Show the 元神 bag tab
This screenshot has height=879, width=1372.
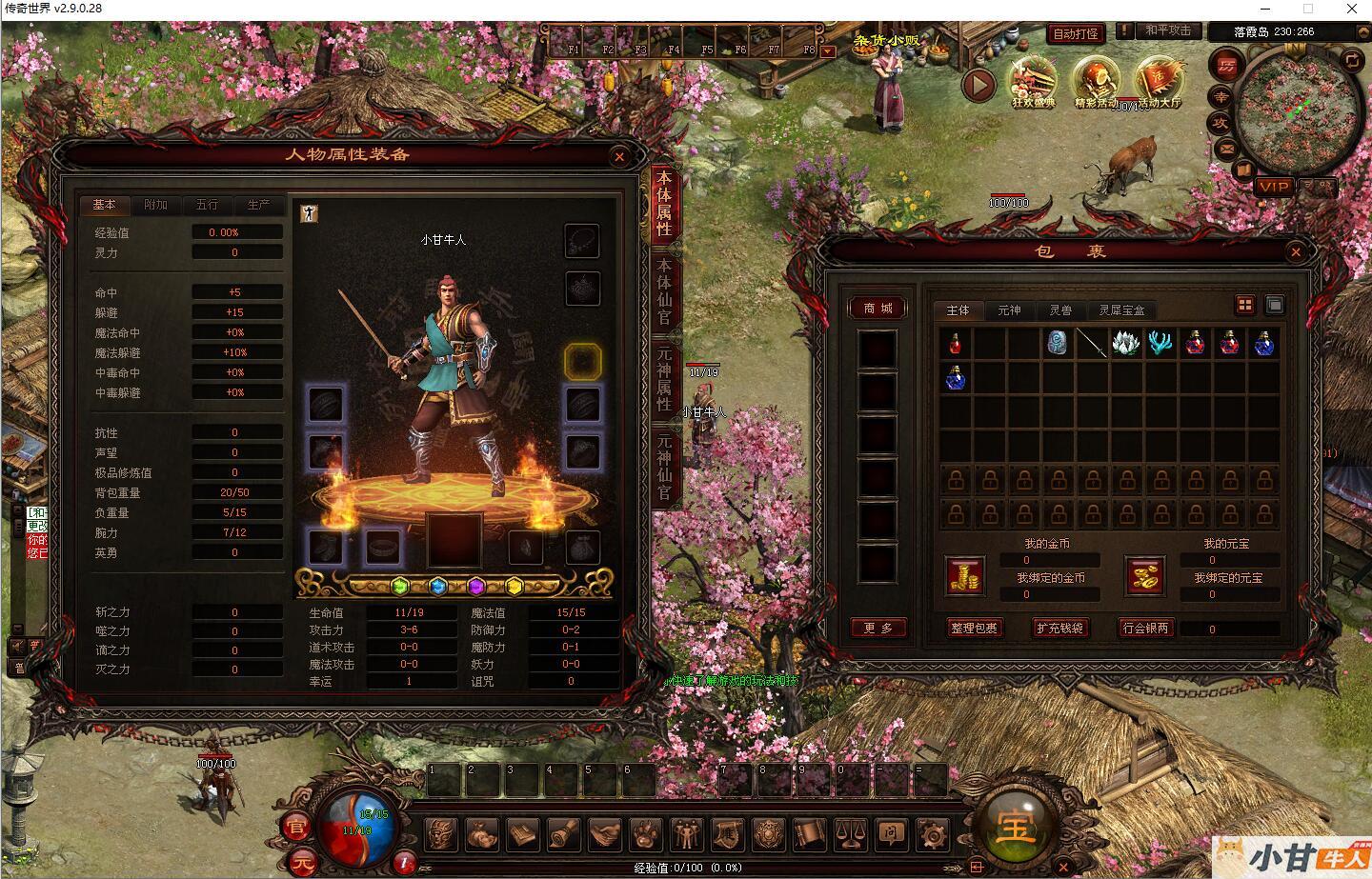[x=1009, y=310]
